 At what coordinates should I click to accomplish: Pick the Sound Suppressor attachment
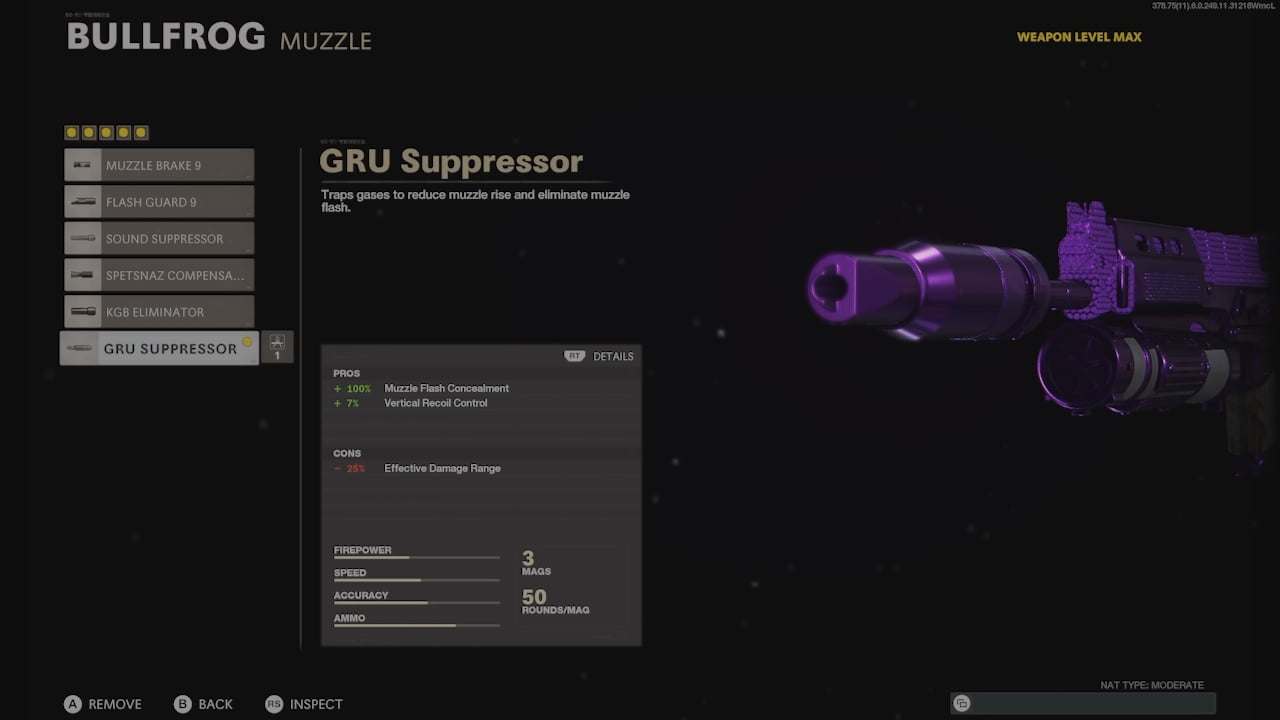[159, 239]
